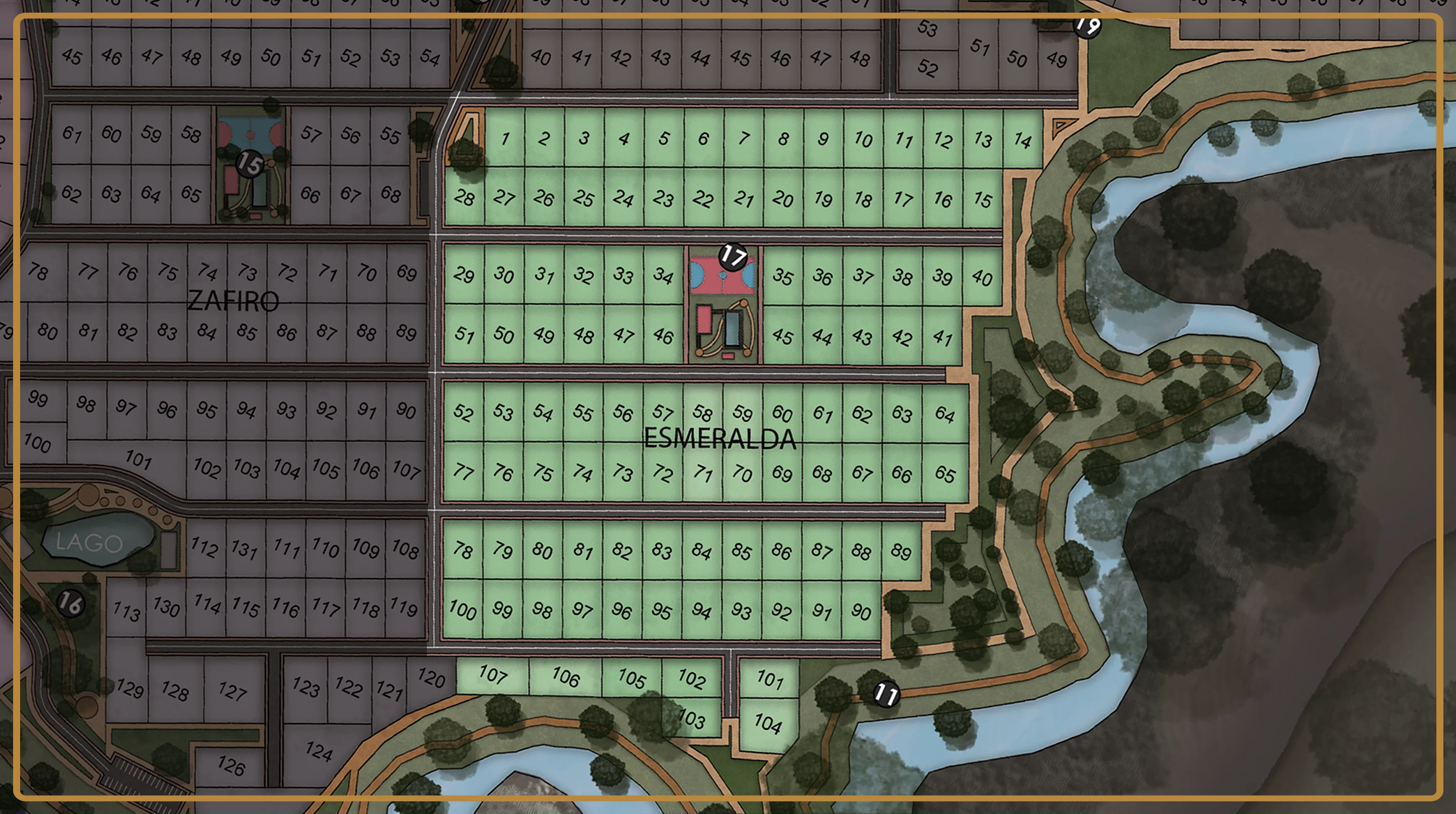This screenshot has height=814, width=1456.
Task: Open map marker number 15
Action: coord(249,164)
